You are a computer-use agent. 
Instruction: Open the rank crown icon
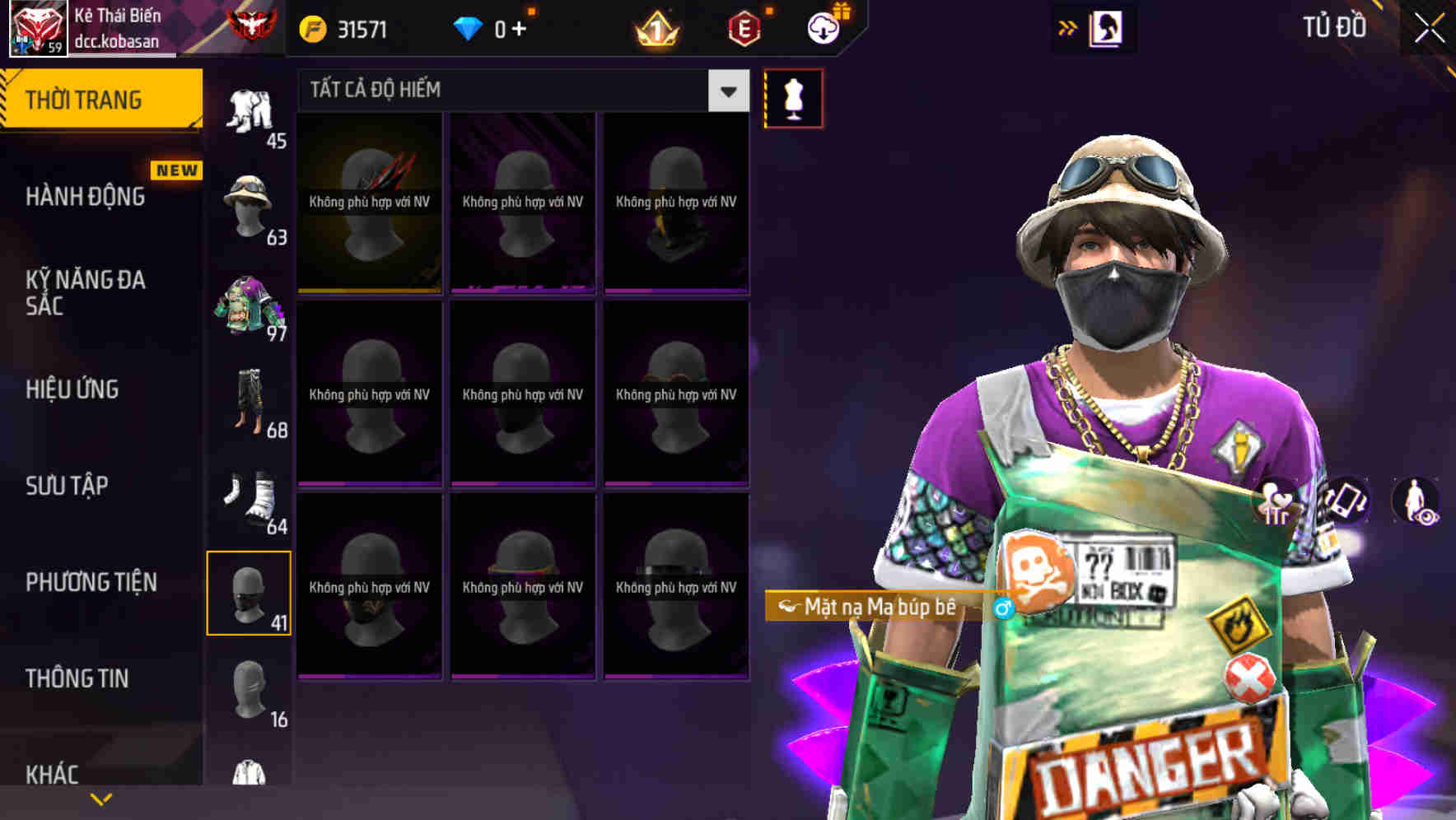tap(655, 27)
